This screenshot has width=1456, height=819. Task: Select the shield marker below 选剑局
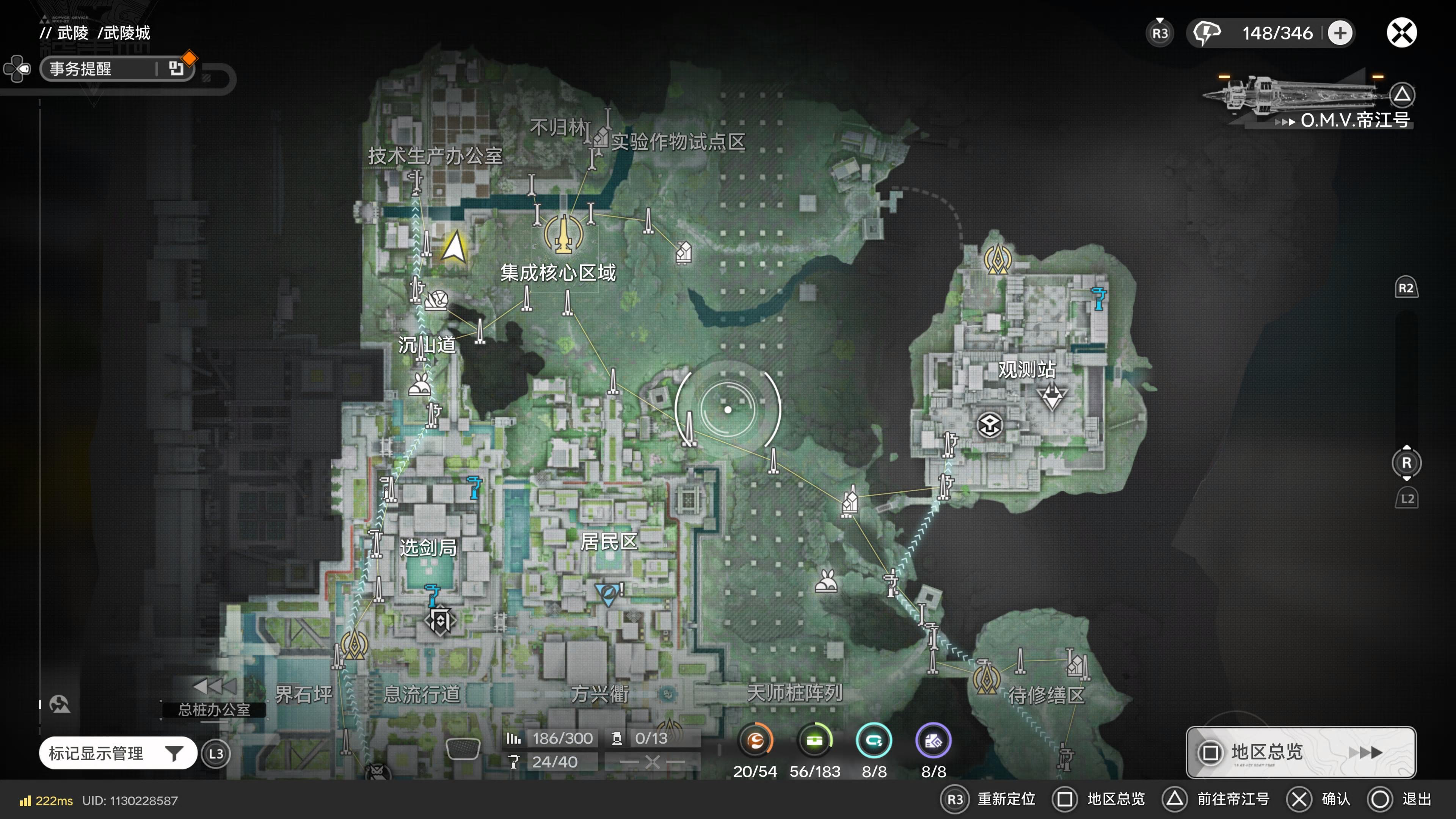coord(440,621)
